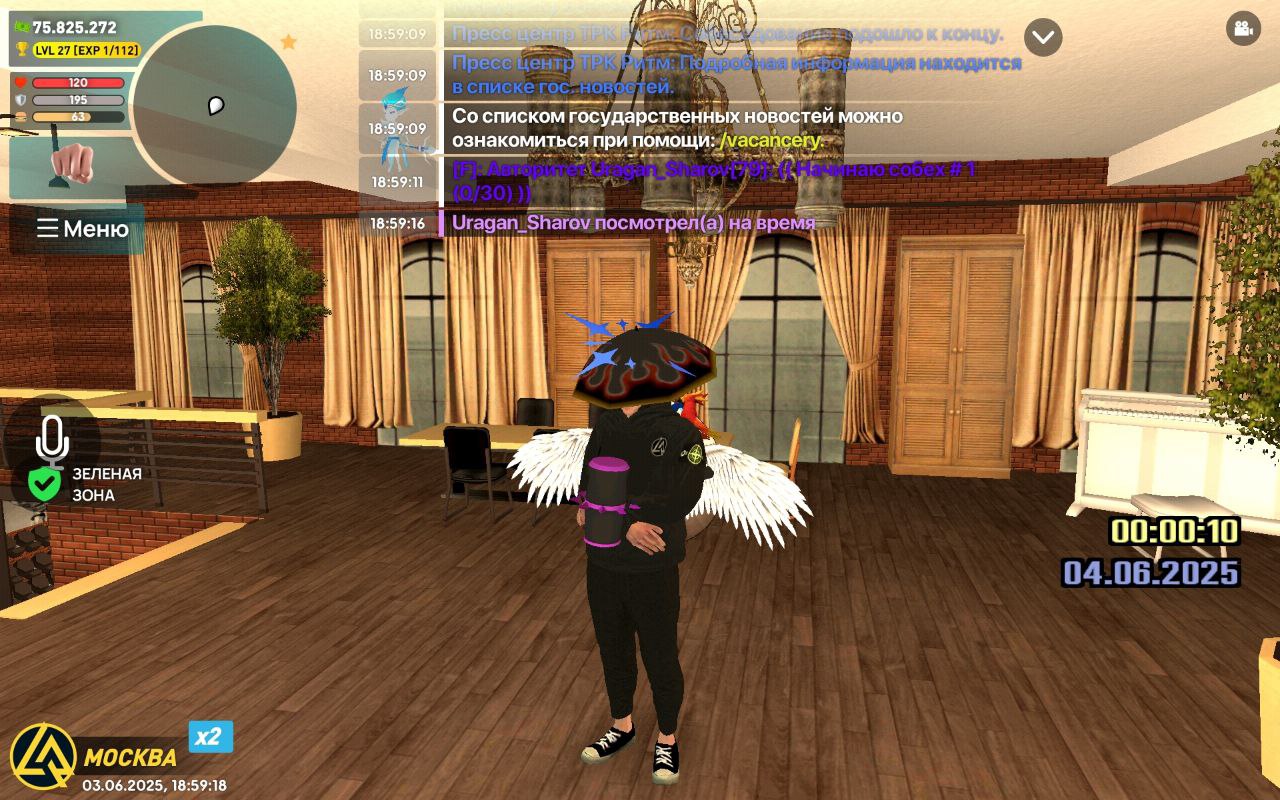Viewport: 1280px width, 800px height.
Task: Select the Uragan_Sharov chat message
Action: [630, 222]
